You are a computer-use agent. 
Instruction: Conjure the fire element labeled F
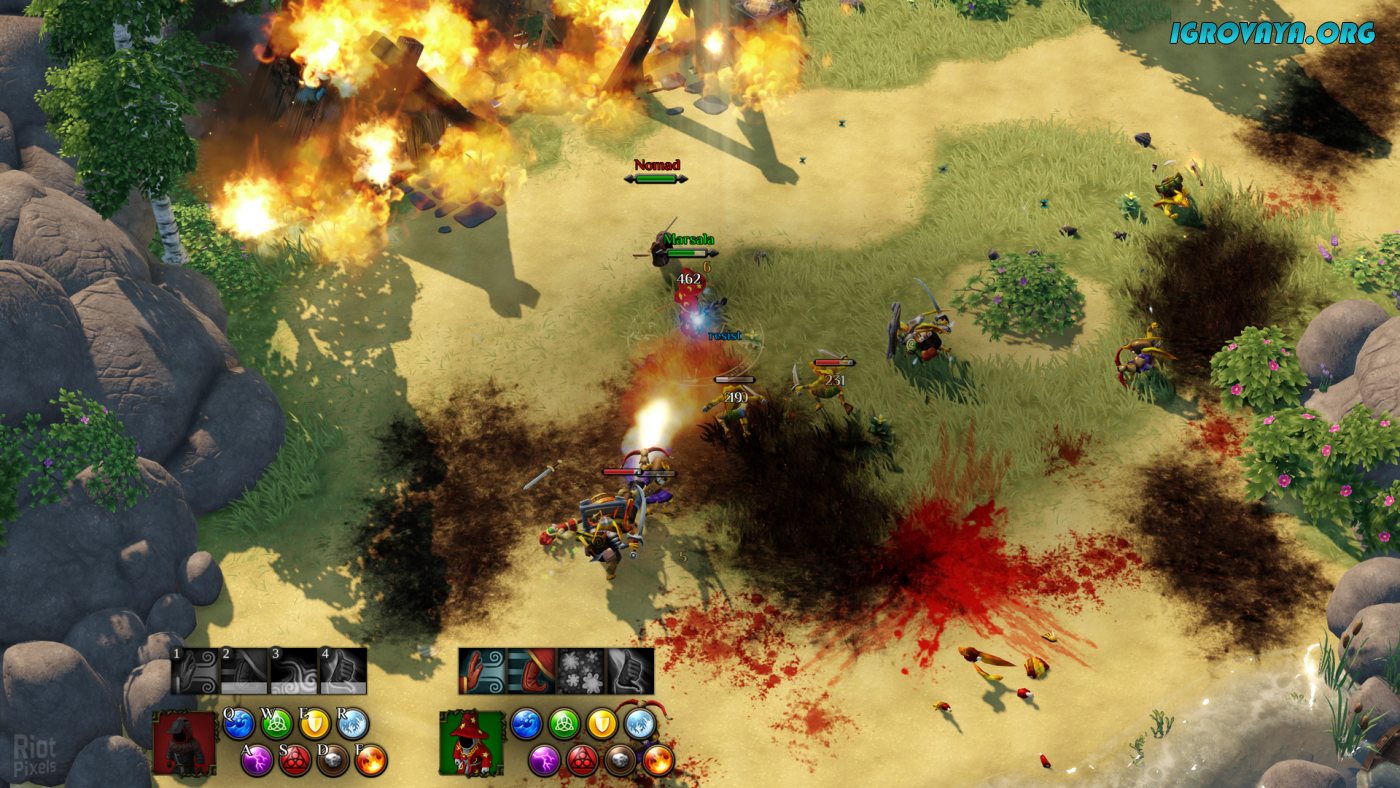(x=371, y=761)
